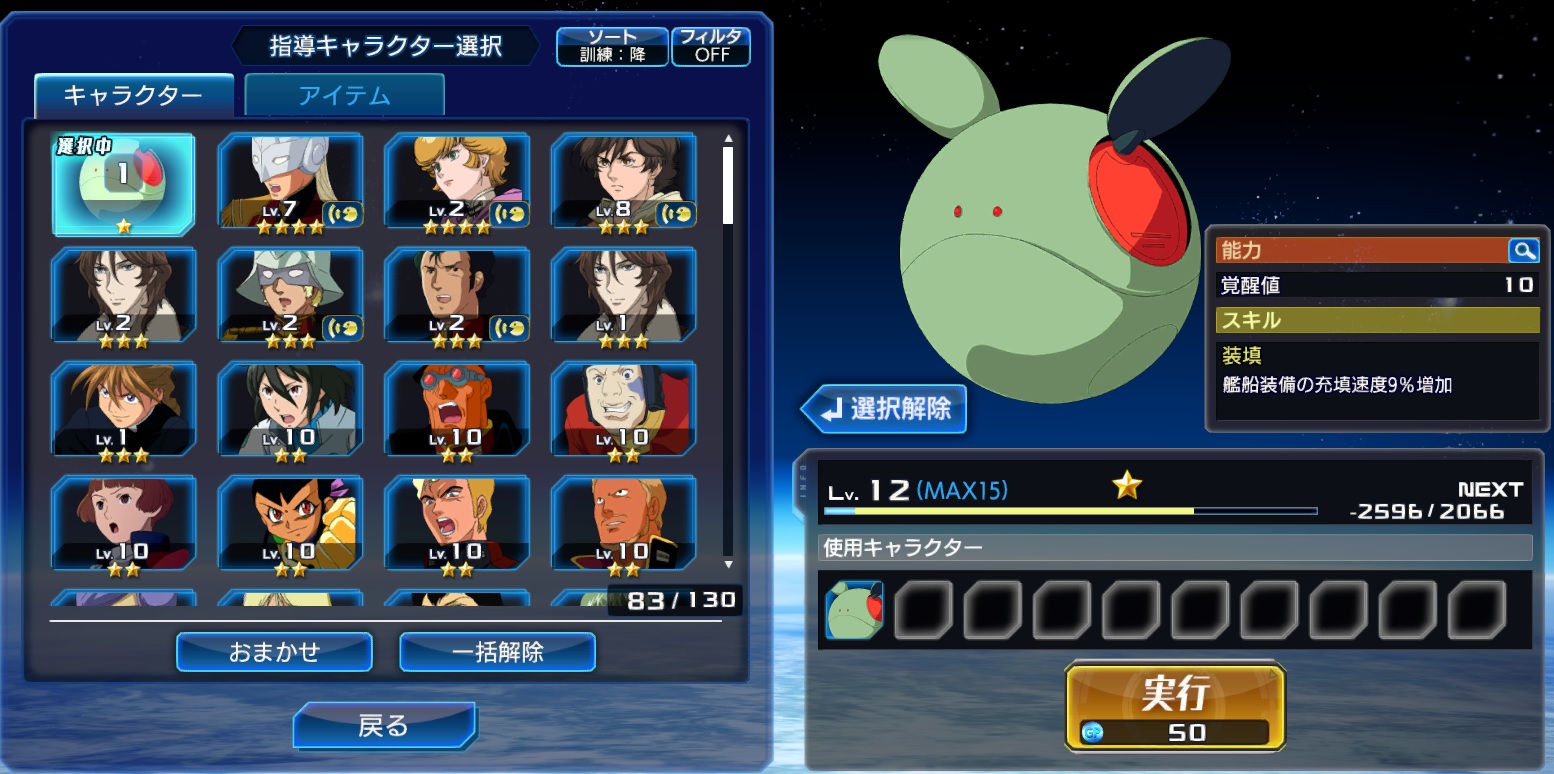This screenshot has height=774, width=1554.
Task: Select the Lv.8 brown-haired character
Action: tap(623, 185)
